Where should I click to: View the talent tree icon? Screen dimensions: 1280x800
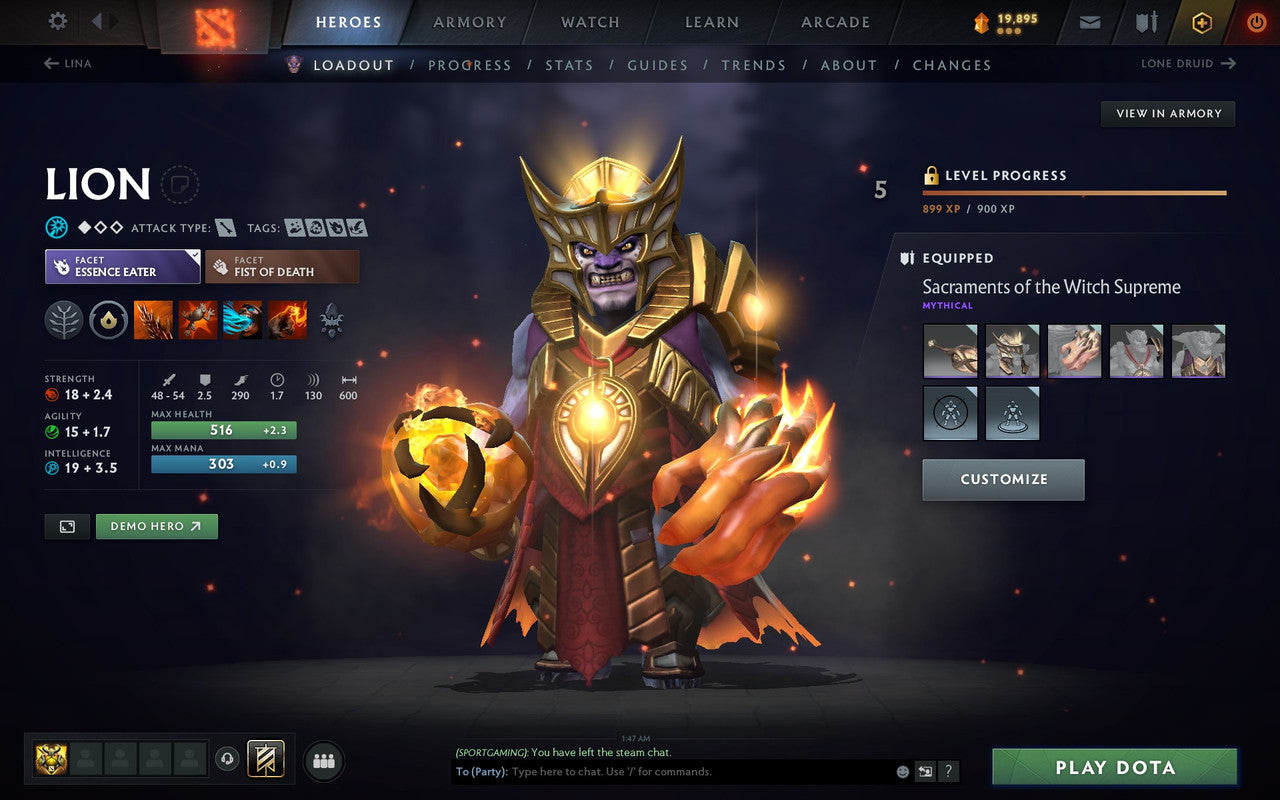(64, 319)
